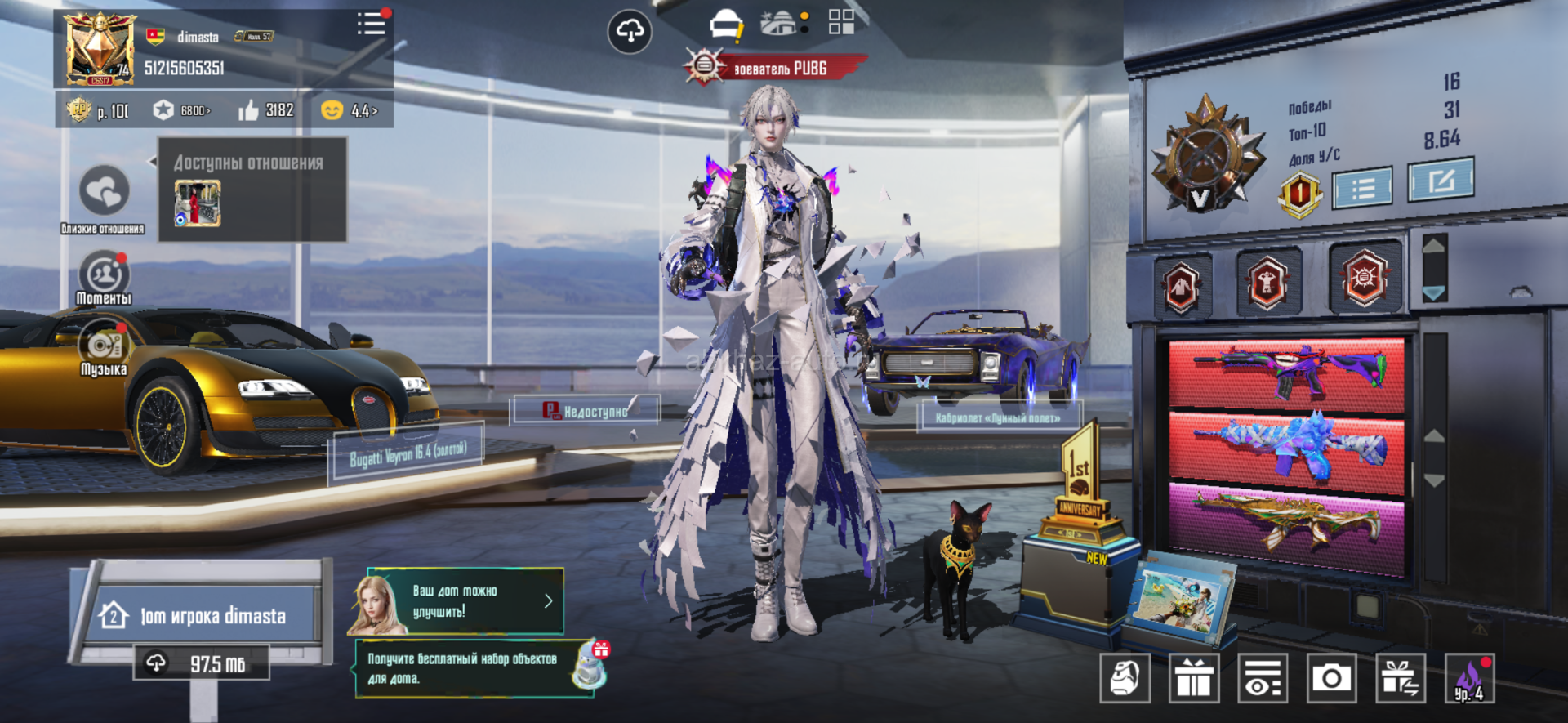Open Близкие отношения heart icon
This screenshot has height=723, width=1568.
(104, 192)
